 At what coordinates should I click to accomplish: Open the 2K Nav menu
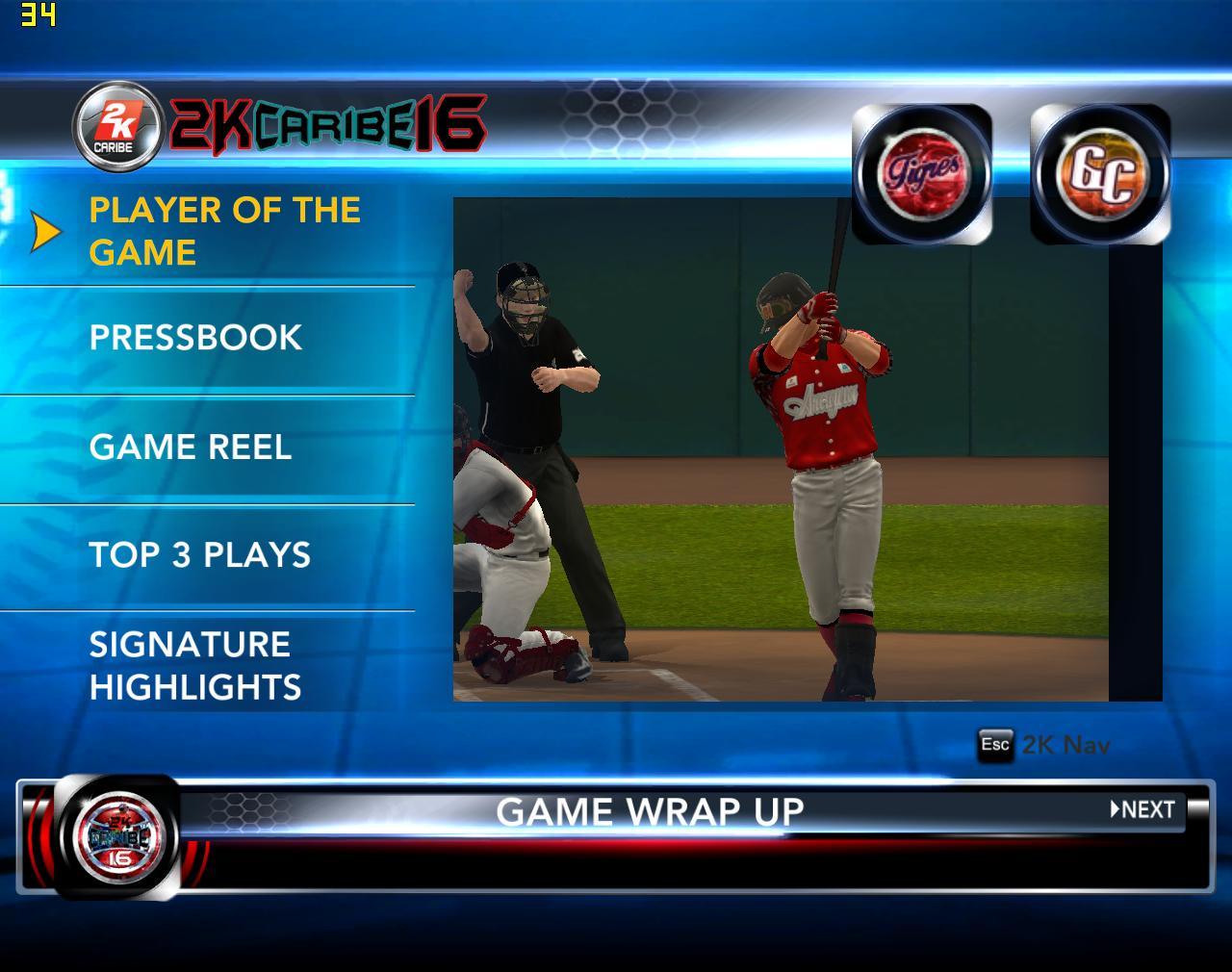point(1044,745)
